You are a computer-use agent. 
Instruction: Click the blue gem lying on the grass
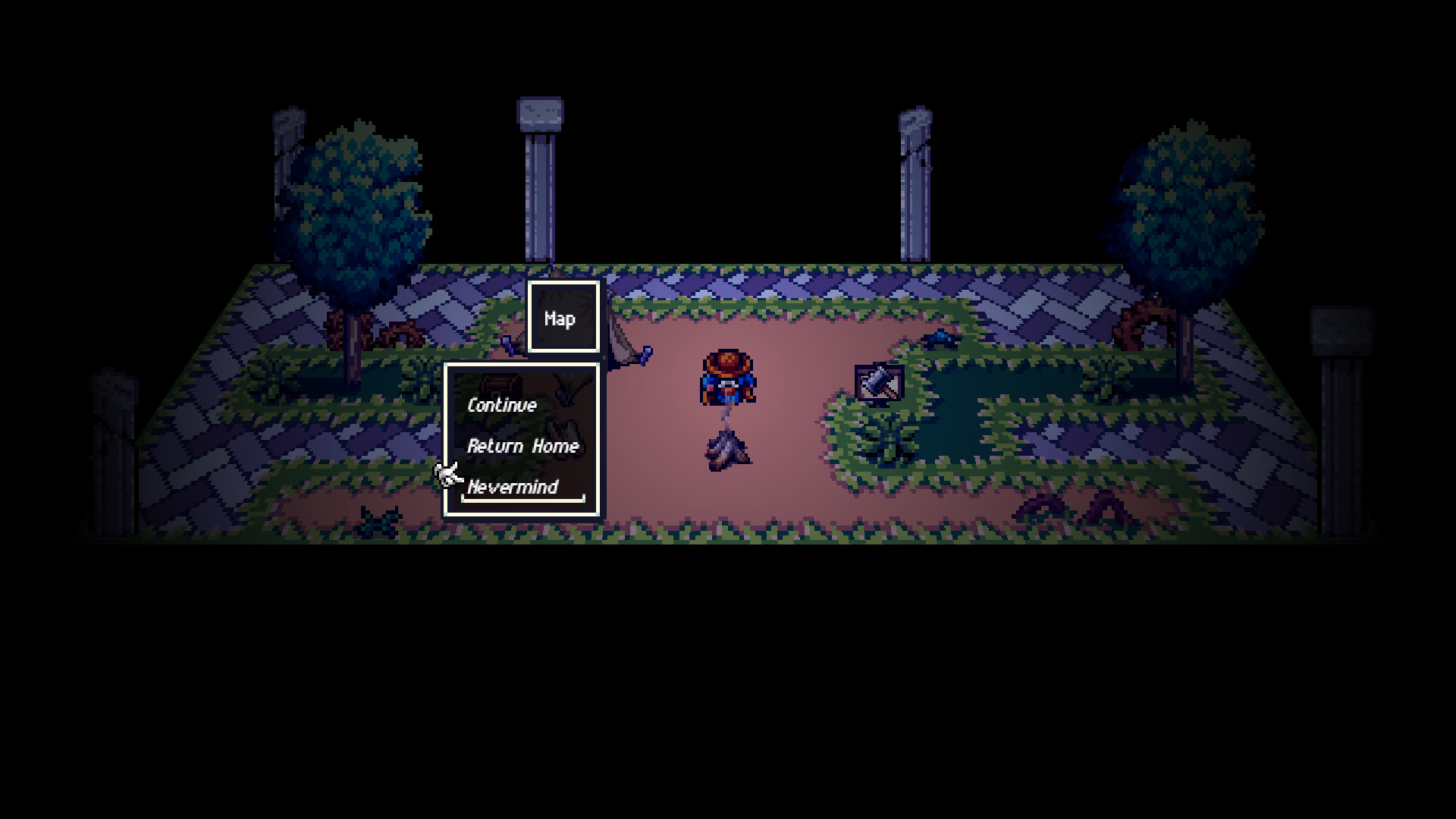939,338
